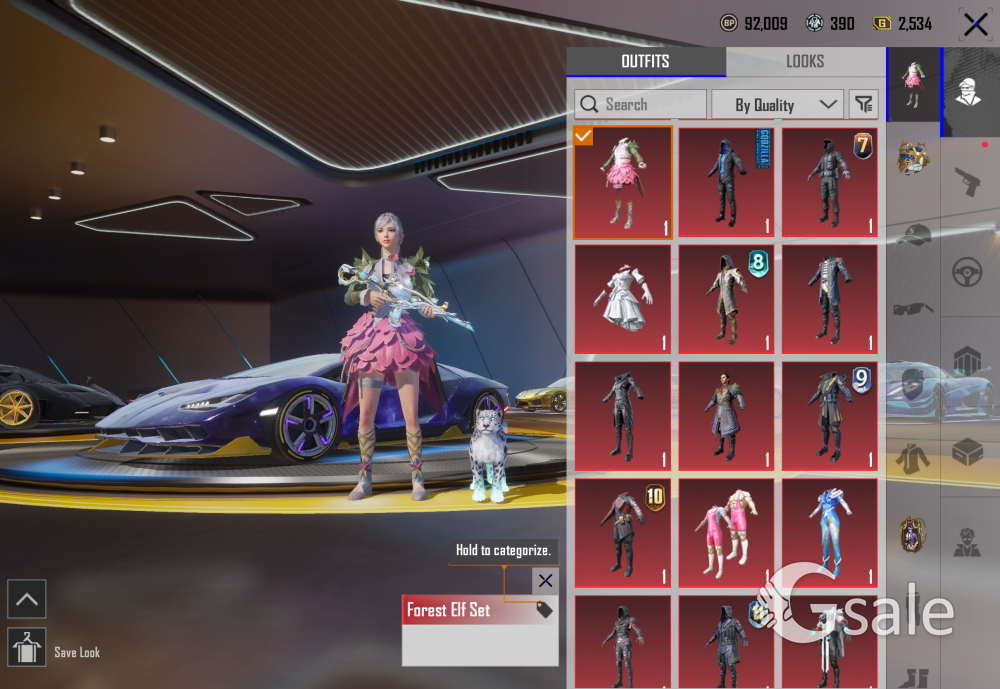1000x689 pixels.
Task: Expand the panel with the up arrow
Action: pos(26,599)
